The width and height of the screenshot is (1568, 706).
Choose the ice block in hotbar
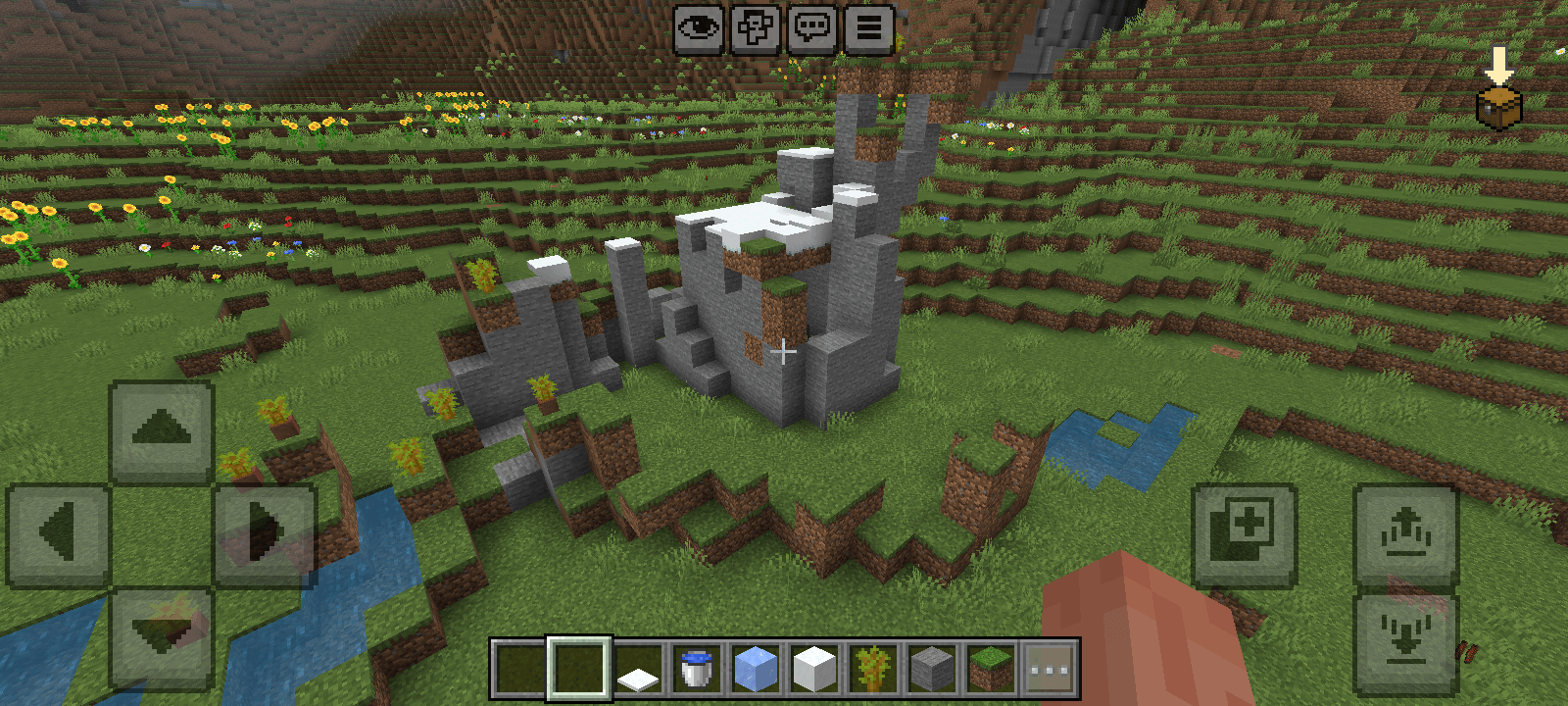point(756,669)
